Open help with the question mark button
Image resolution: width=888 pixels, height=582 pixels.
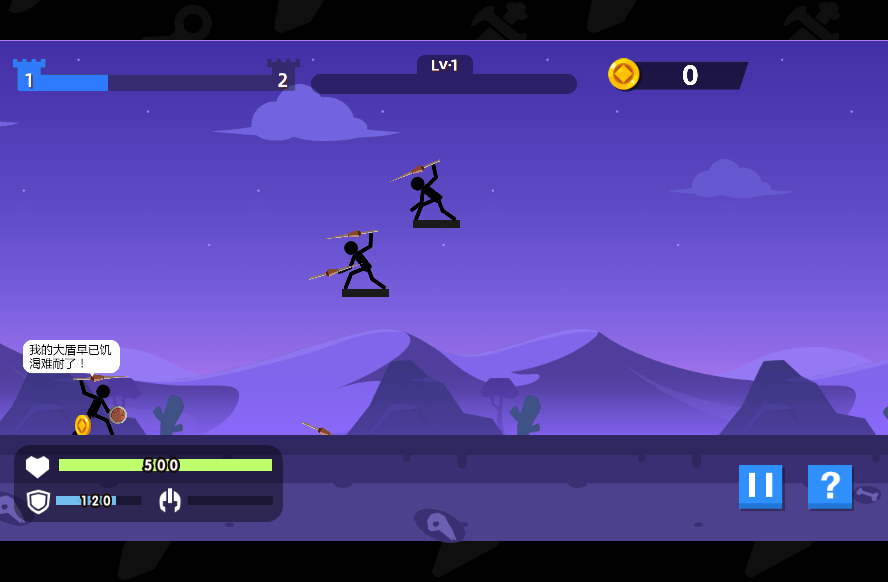tap(829, 486)
